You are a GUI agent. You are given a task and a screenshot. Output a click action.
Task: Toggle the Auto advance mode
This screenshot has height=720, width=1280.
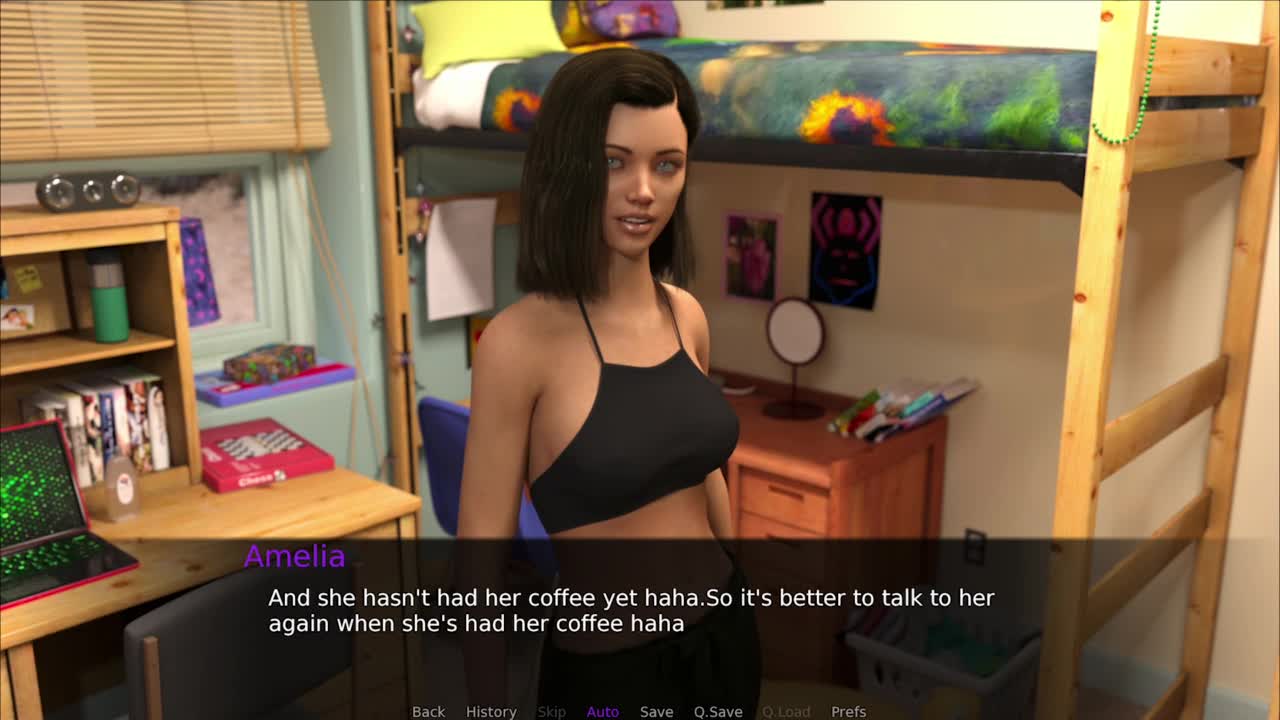pos(602,711)
